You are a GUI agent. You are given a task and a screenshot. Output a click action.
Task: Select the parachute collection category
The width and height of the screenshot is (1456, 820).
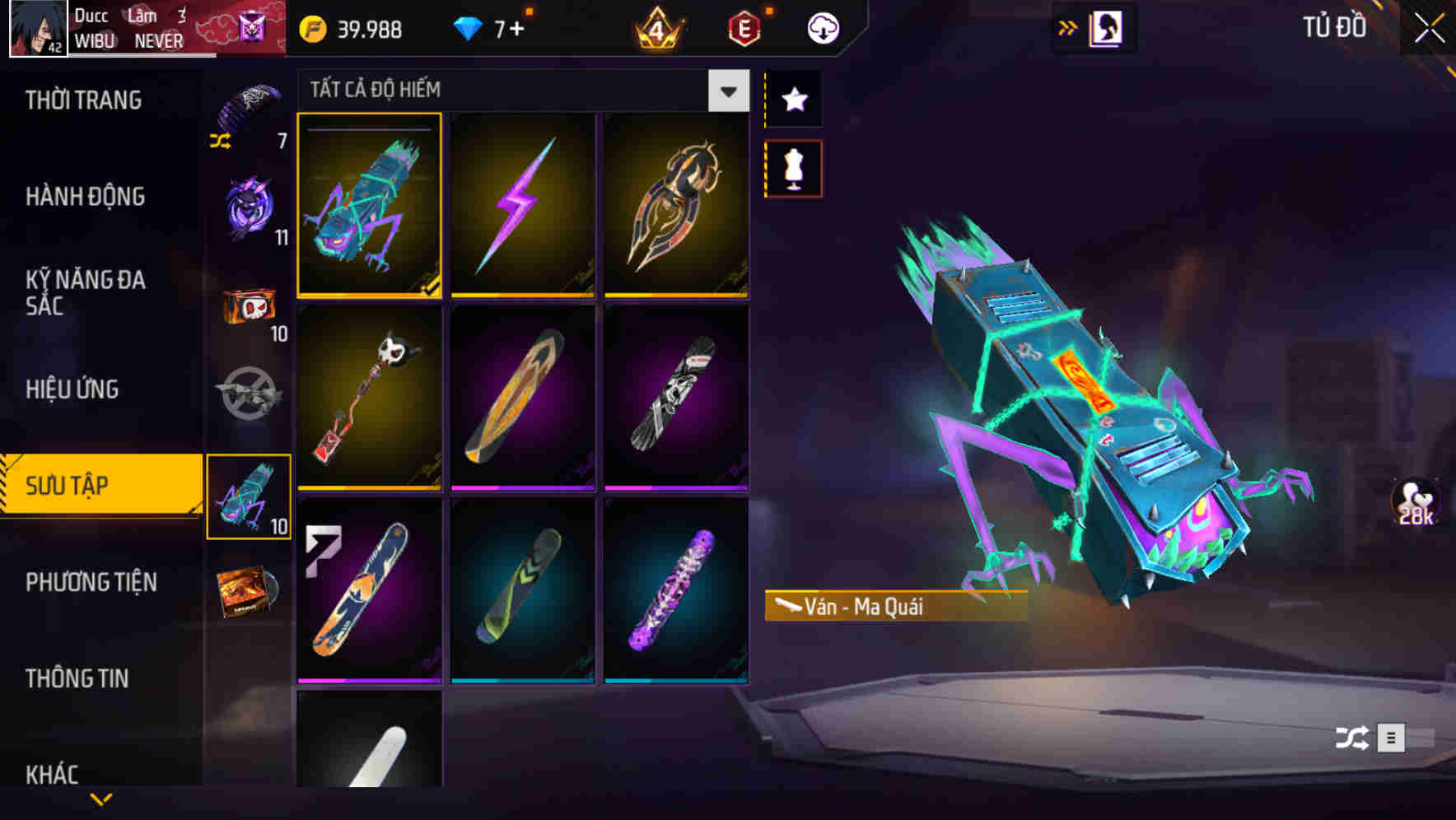[249, 97]
